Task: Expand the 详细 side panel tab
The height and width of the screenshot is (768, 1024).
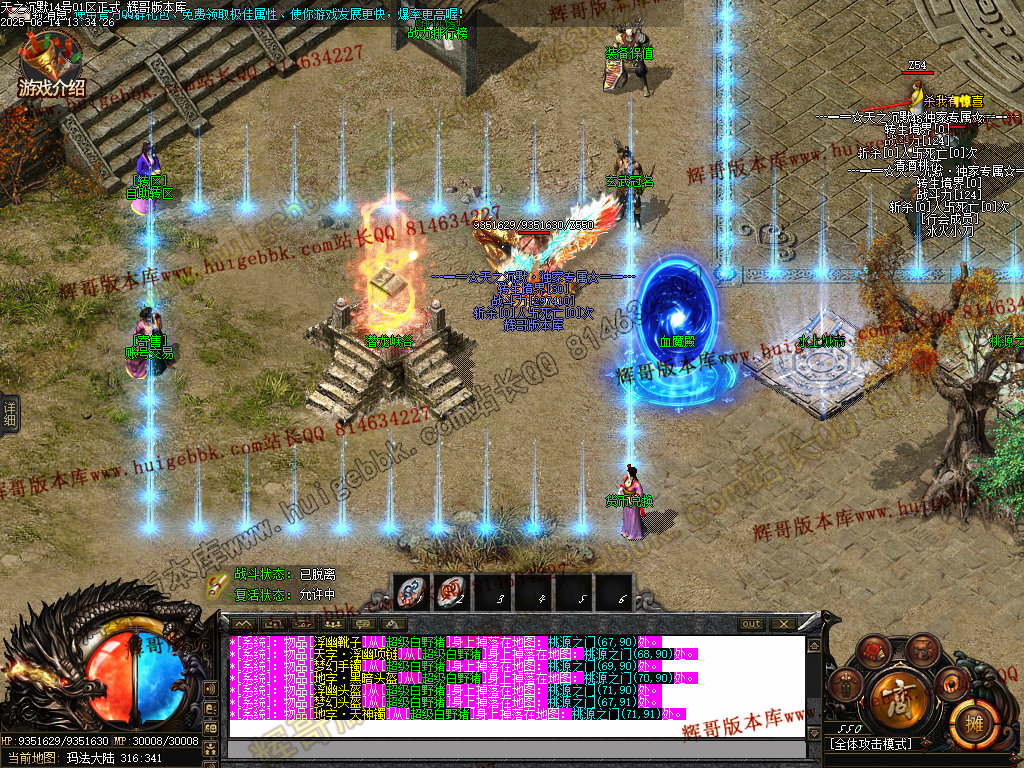Action: tap(10, 412)
